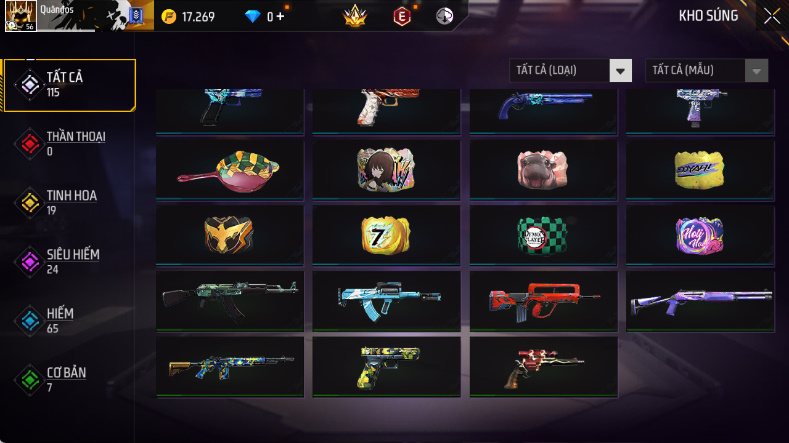Open the player profile avatar
The height and width of the screenshot is (443, 789).
click(x=22, y=16)
